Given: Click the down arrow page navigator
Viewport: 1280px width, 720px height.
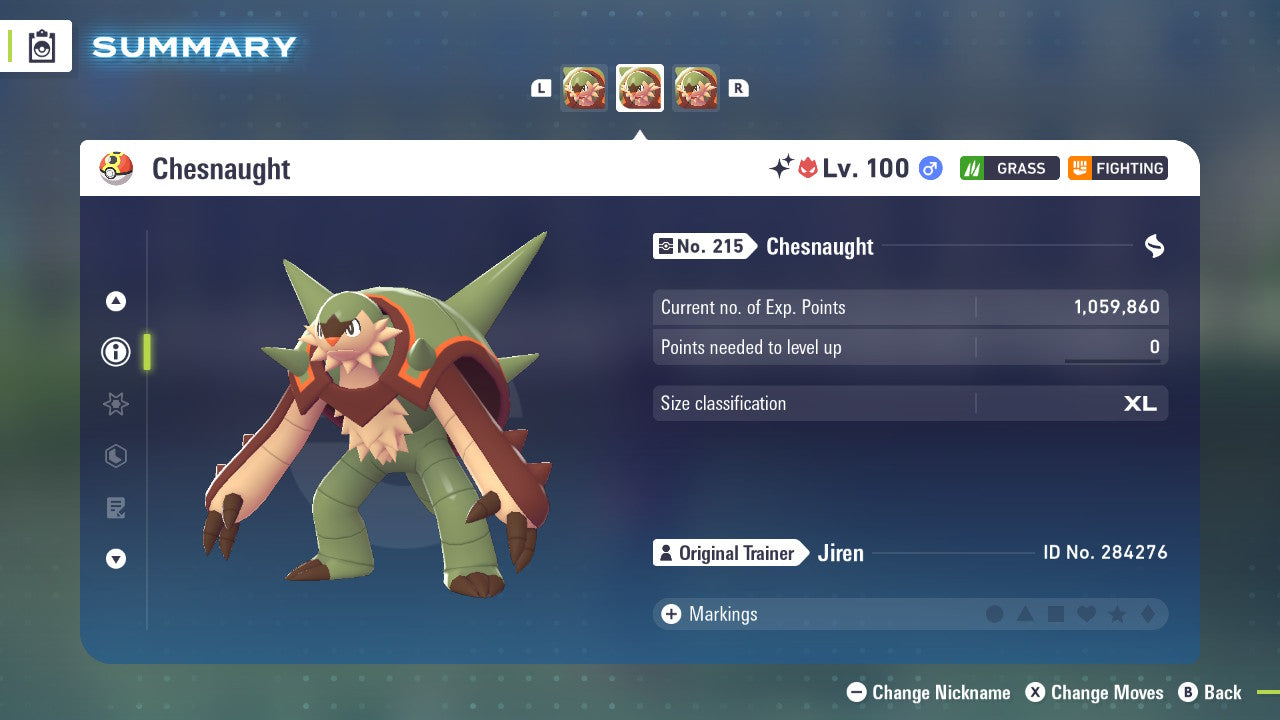Looking at the screenshot, I should 115,559.
